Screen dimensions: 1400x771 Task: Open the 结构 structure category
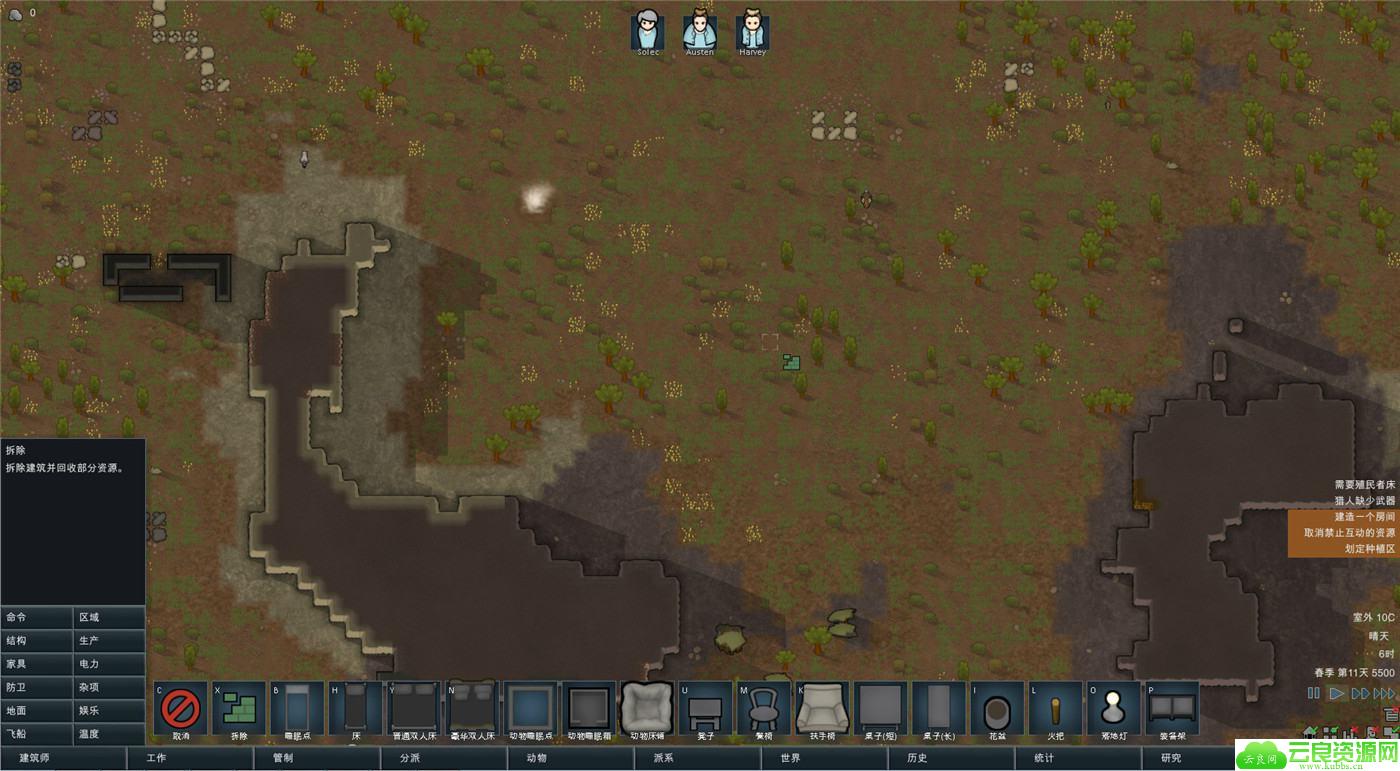37,640
